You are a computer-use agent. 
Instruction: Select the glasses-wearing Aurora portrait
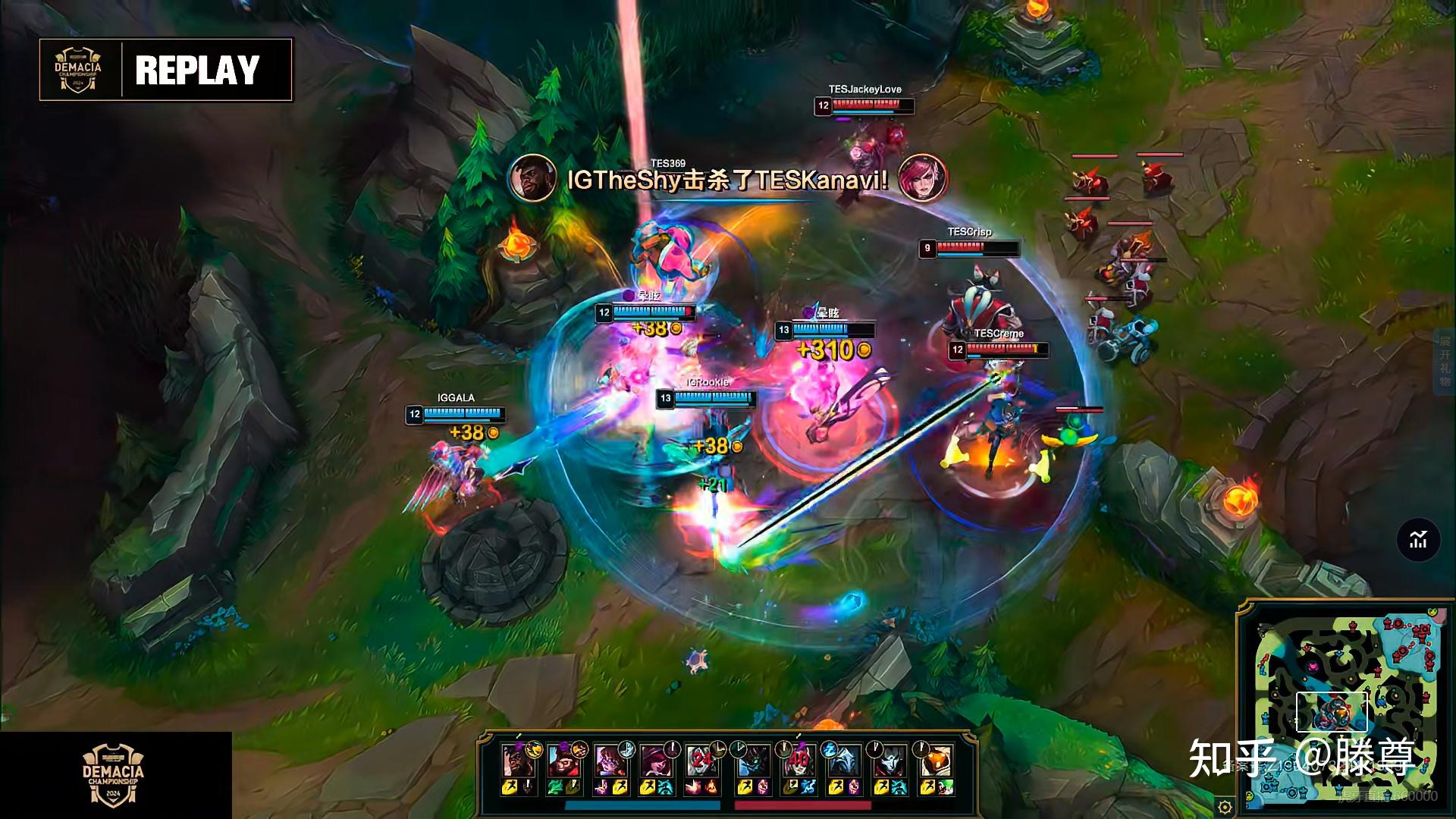tap(609, 760)
